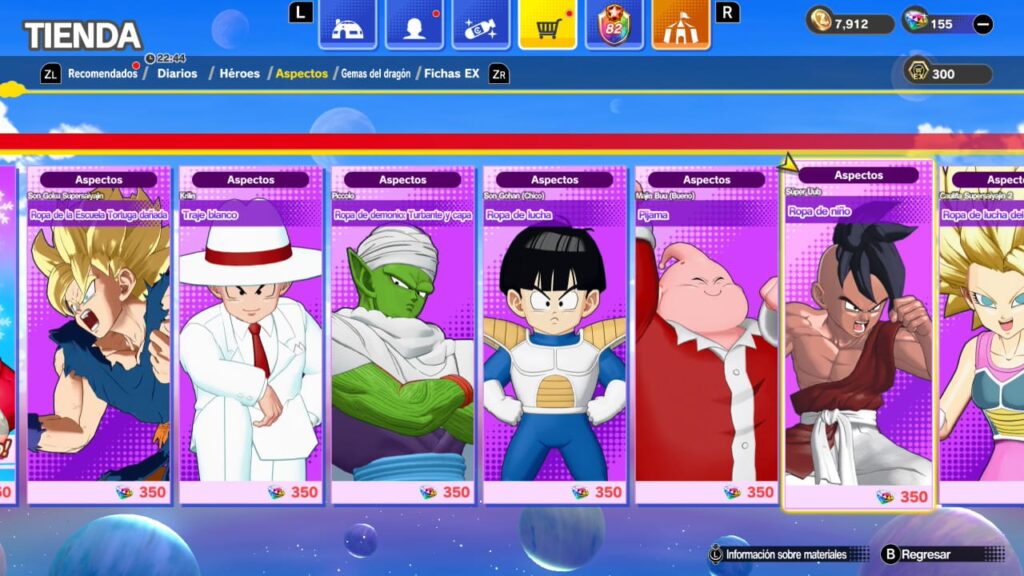
Task: Open the capsule house home icon
Action: click(347, 25)
